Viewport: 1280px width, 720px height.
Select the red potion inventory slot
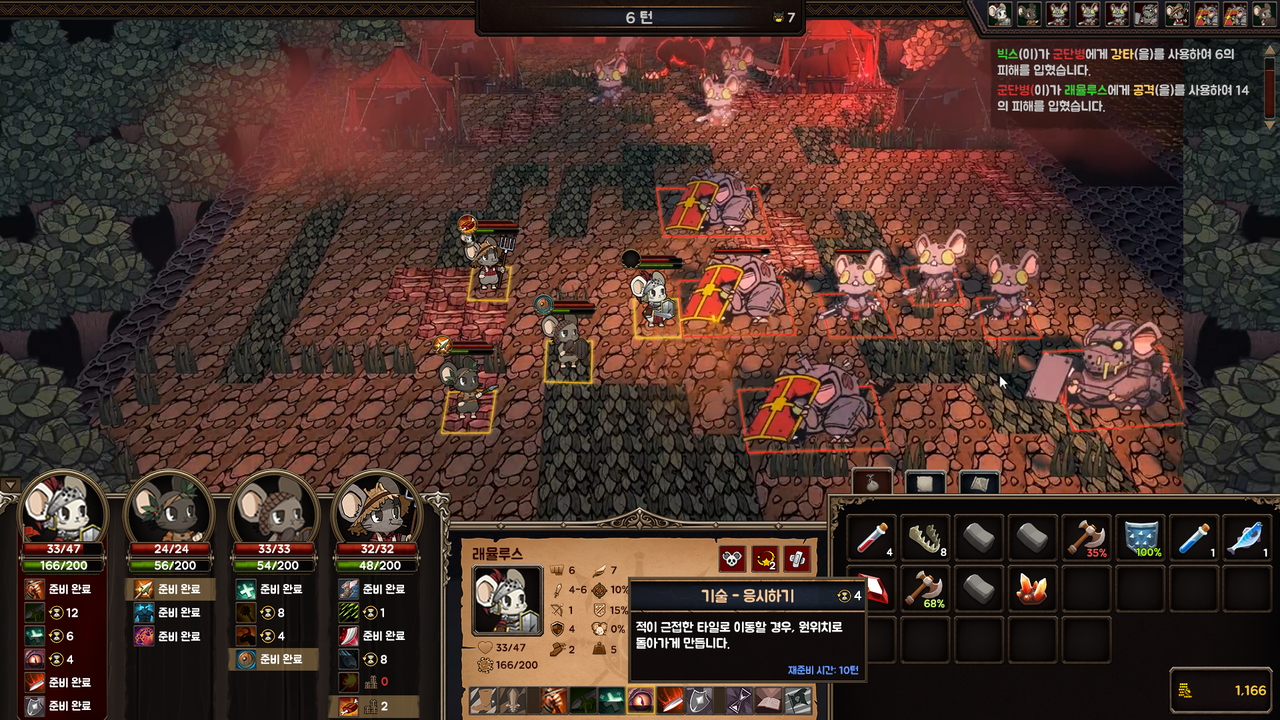(871, 539)
